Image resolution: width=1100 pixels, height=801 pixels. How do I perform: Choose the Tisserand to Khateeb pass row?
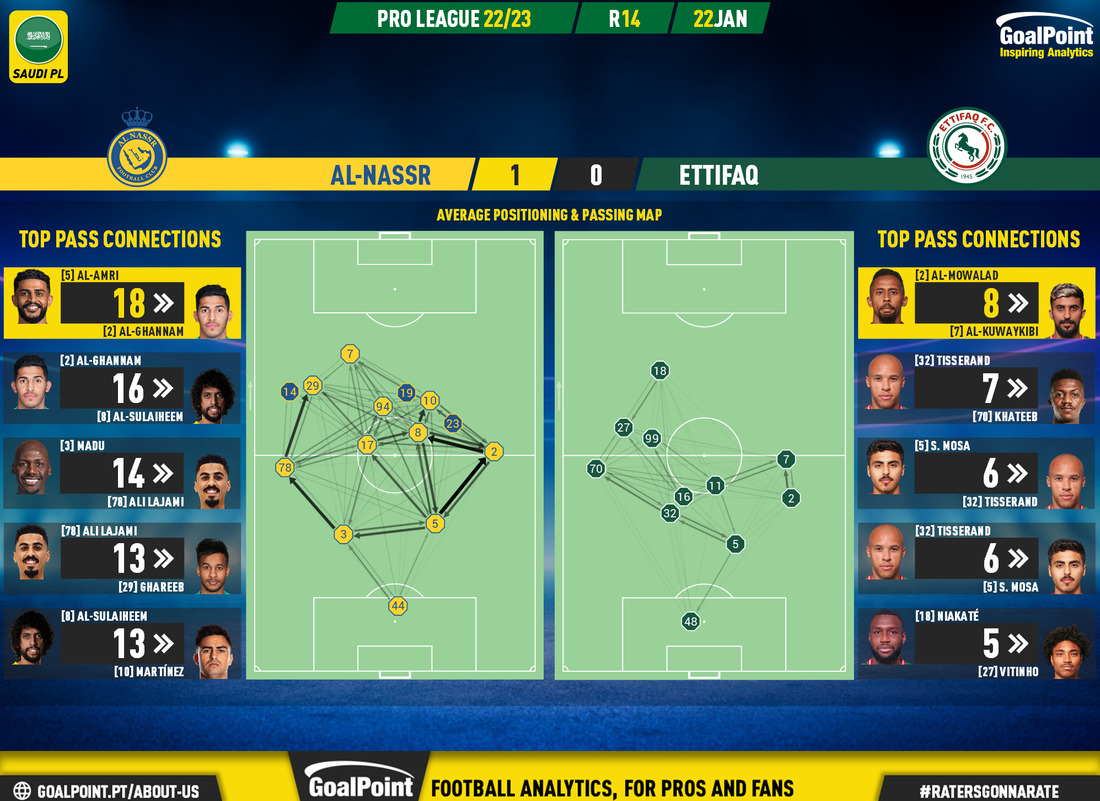pyautogui.click(x=976, y=388)
